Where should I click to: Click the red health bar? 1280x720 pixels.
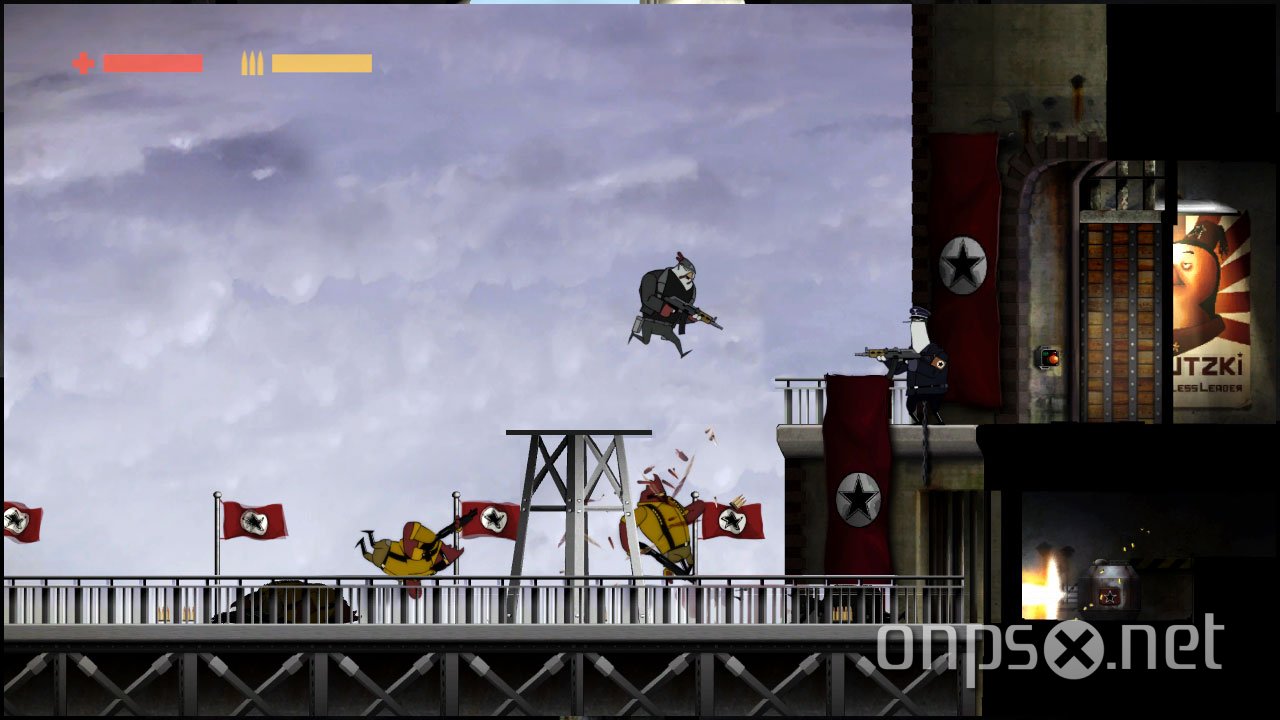[152, 64]
